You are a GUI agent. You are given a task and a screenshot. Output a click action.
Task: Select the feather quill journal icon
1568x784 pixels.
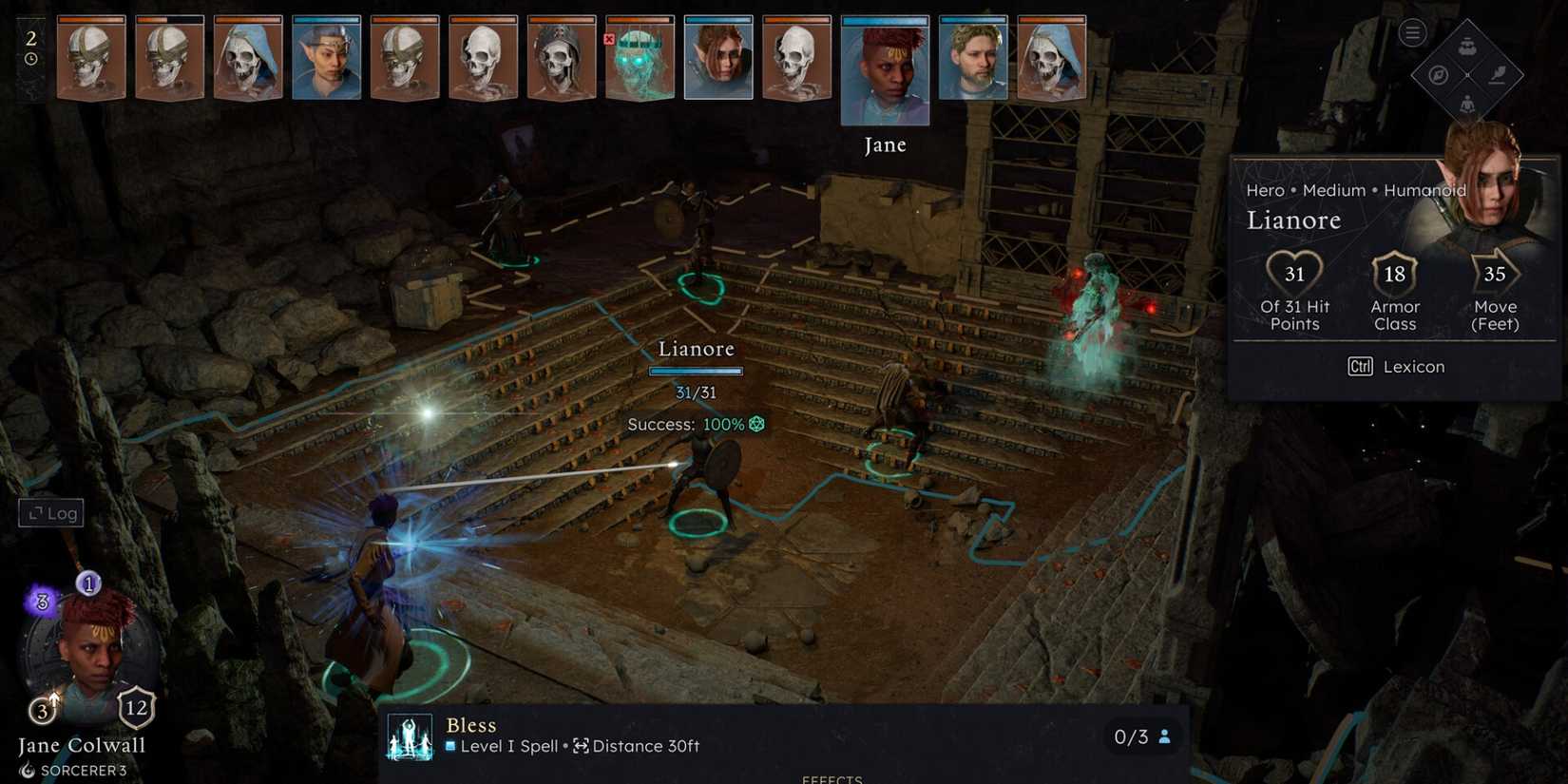1499,74
